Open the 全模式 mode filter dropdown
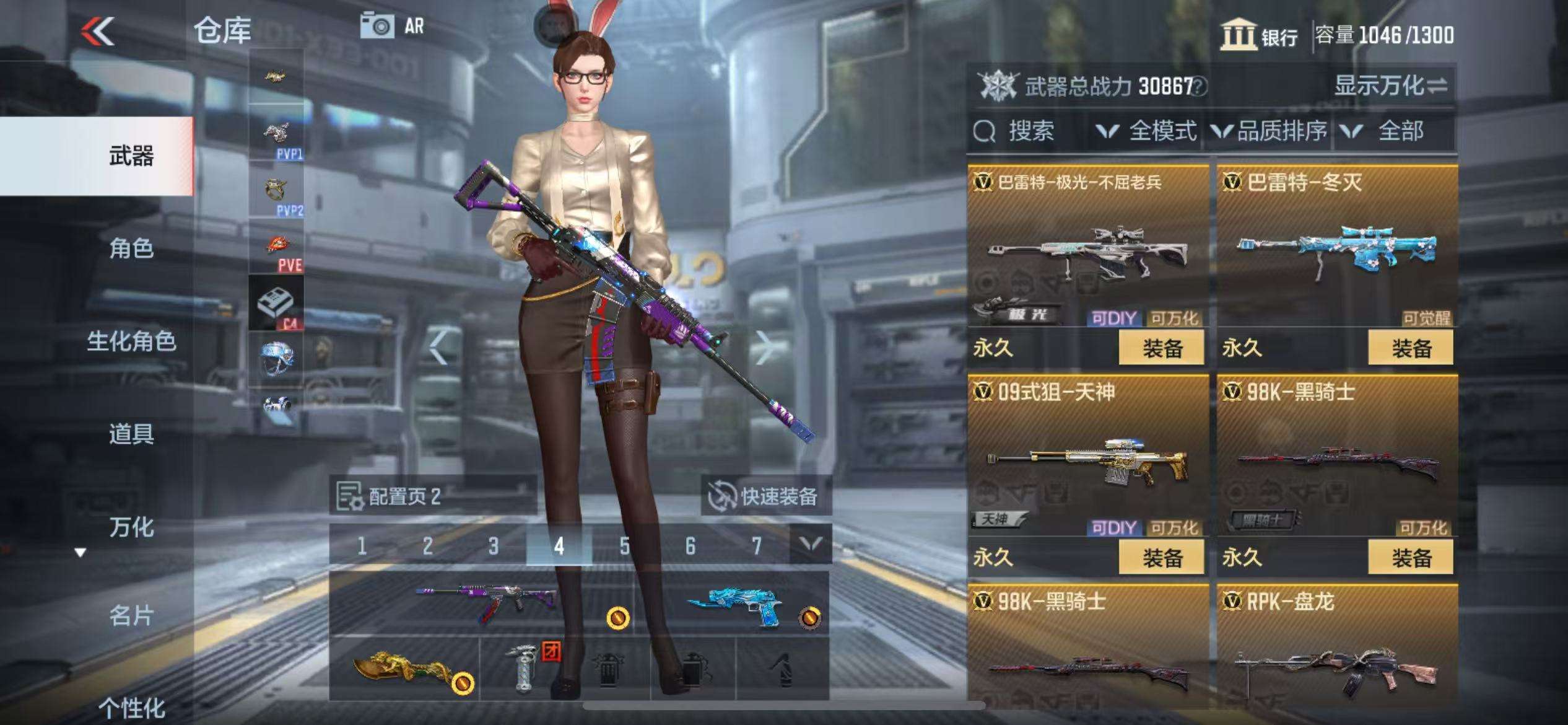This screenshot has height=725, width=1568. (x=1146, y=131)
